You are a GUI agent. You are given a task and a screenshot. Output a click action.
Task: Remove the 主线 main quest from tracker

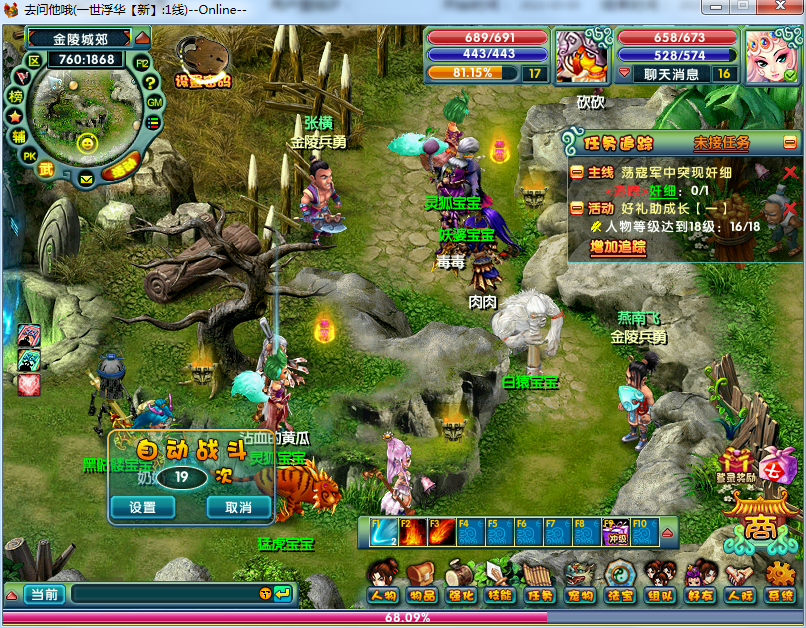pos(790,173)
